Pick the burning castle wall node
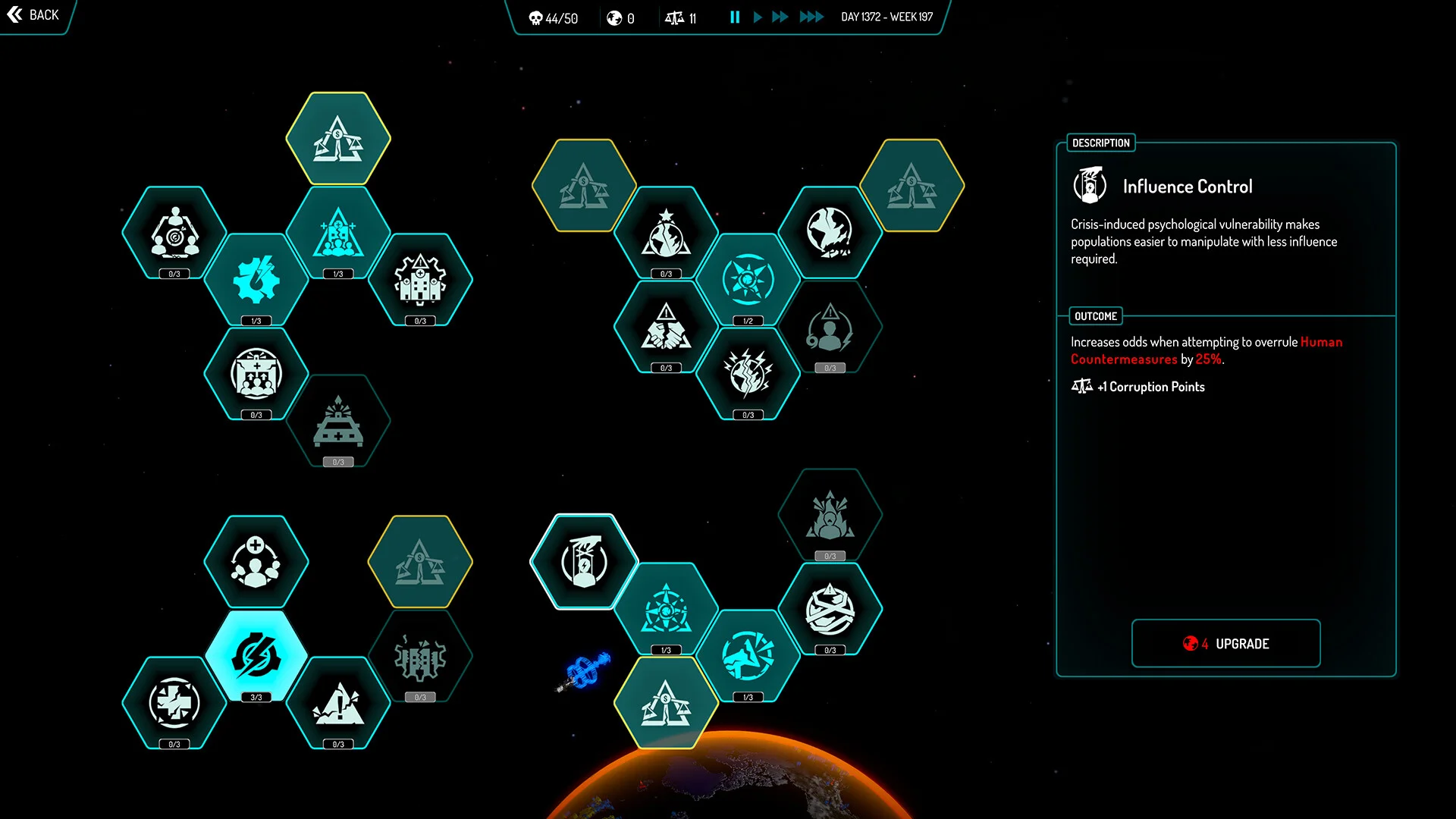1456x819 pixels. point(420,657)
